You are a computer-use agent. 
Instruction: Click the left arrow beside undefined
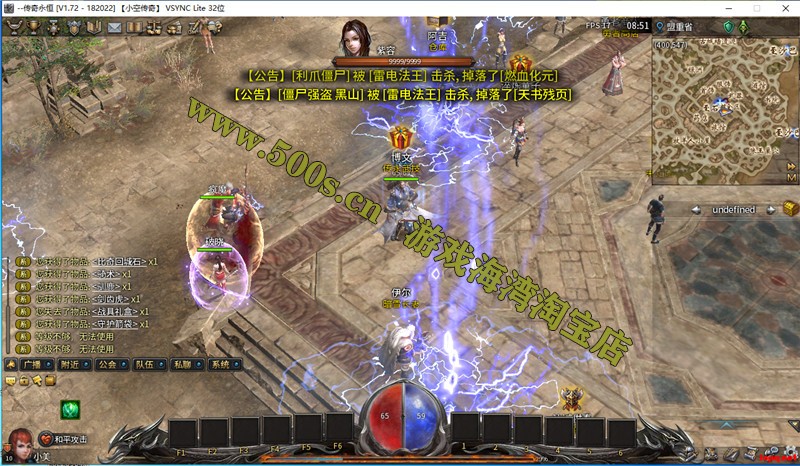tap(698, 210)
